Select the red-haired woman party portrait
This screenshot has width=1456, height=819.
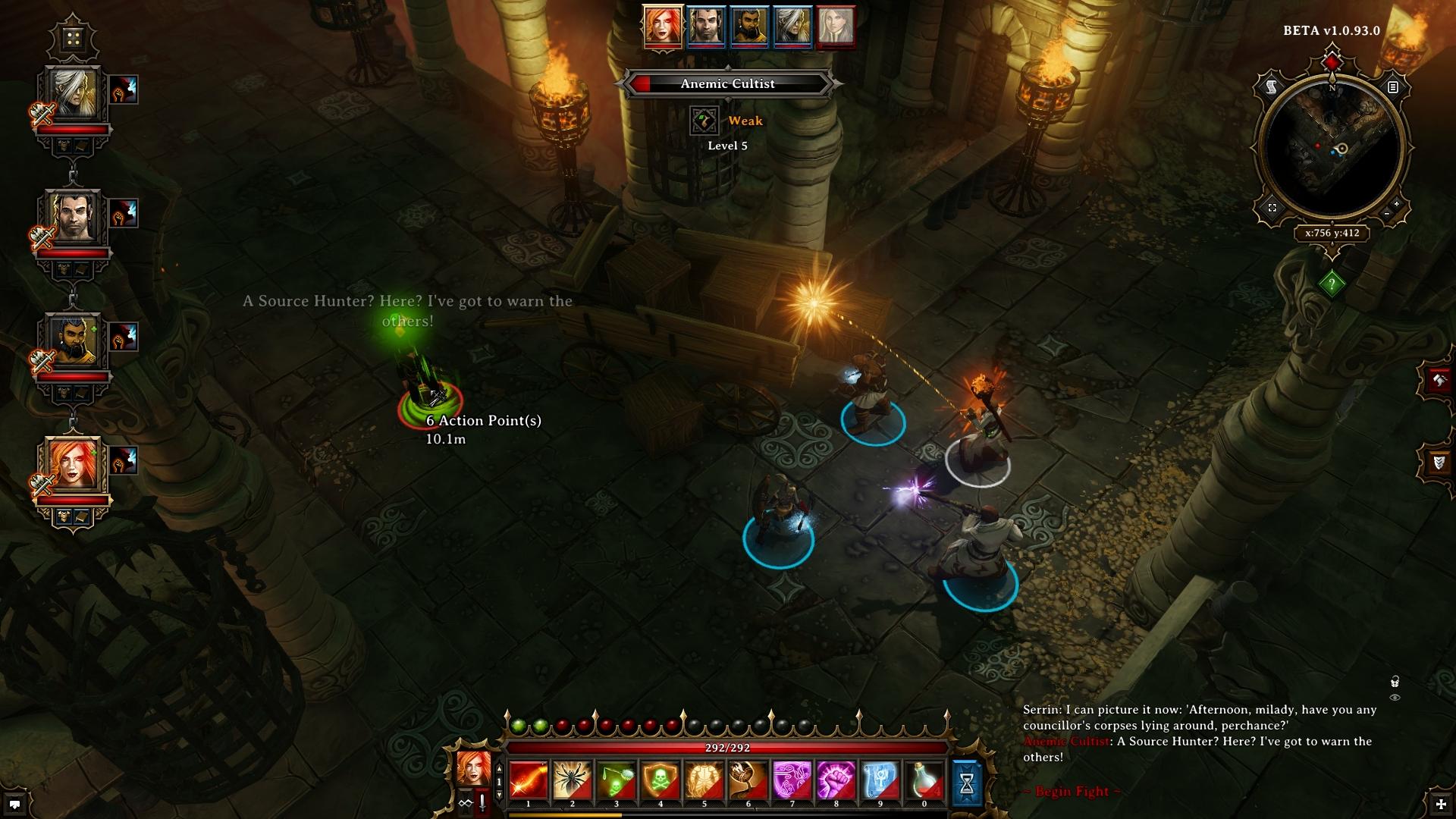click(x=73, y=466)
